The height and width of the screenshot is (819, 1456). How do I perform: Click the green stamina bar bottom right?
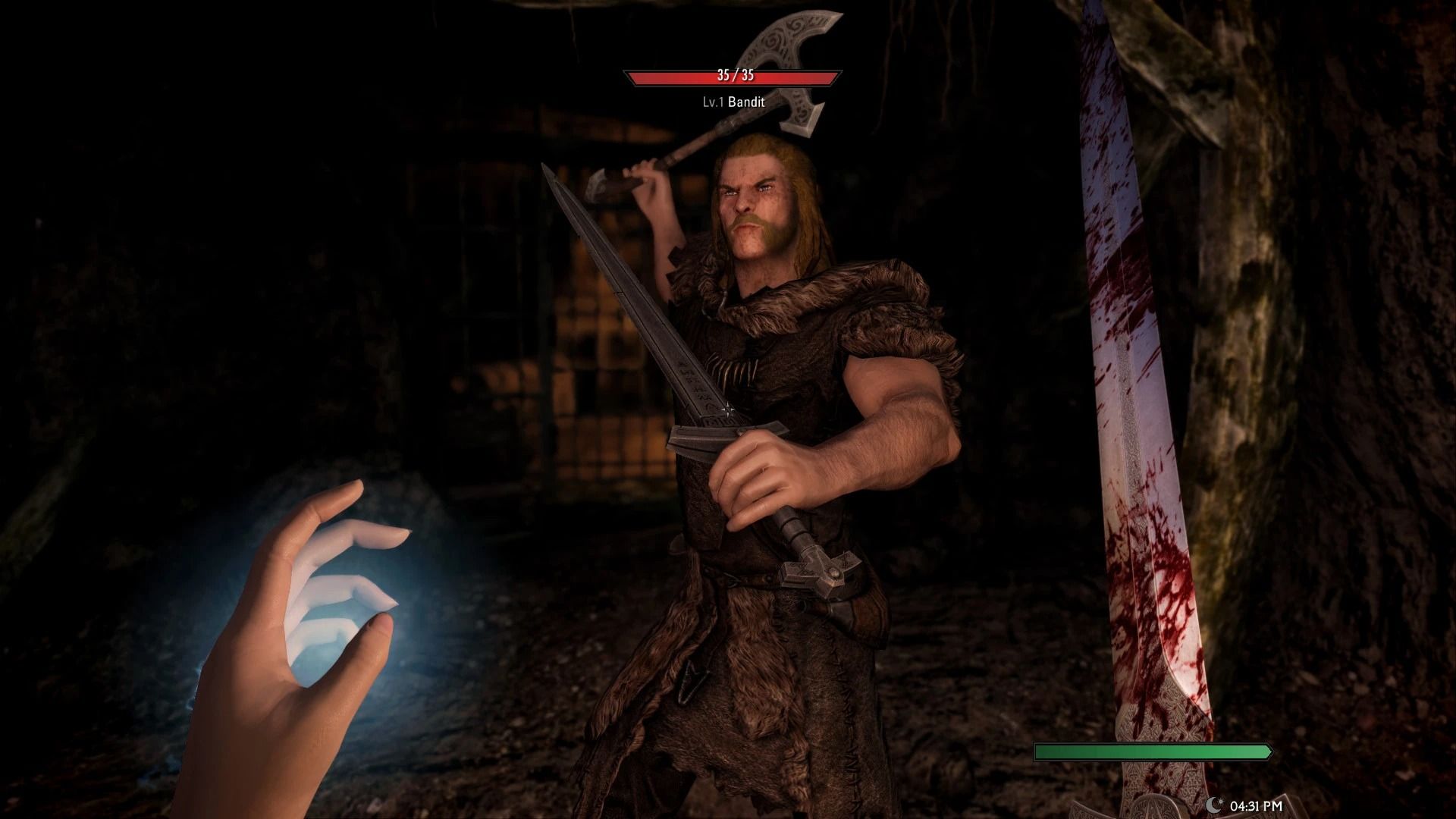coord(1153,753)
